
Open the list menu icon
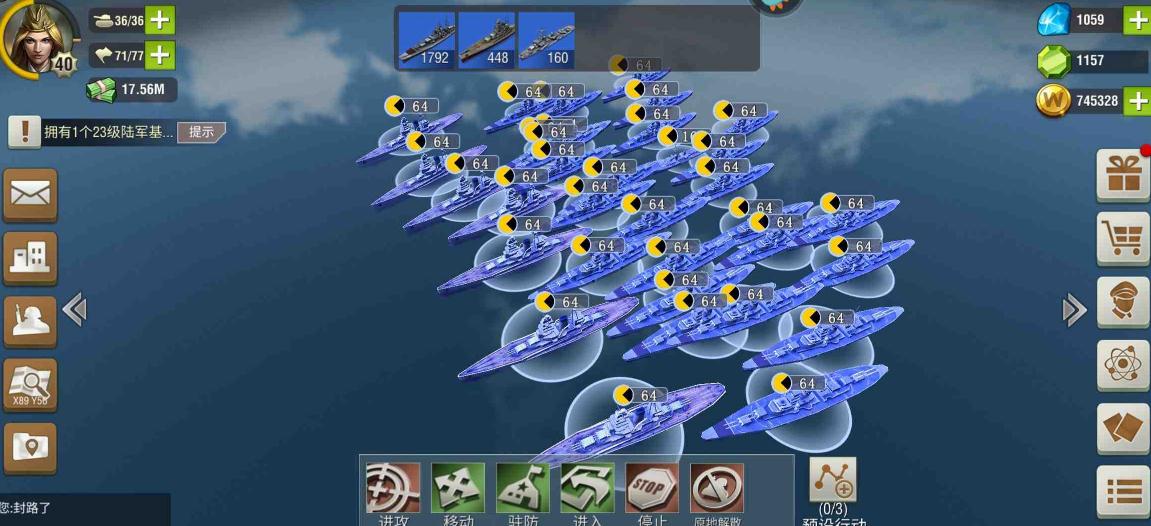point(1123,491)
